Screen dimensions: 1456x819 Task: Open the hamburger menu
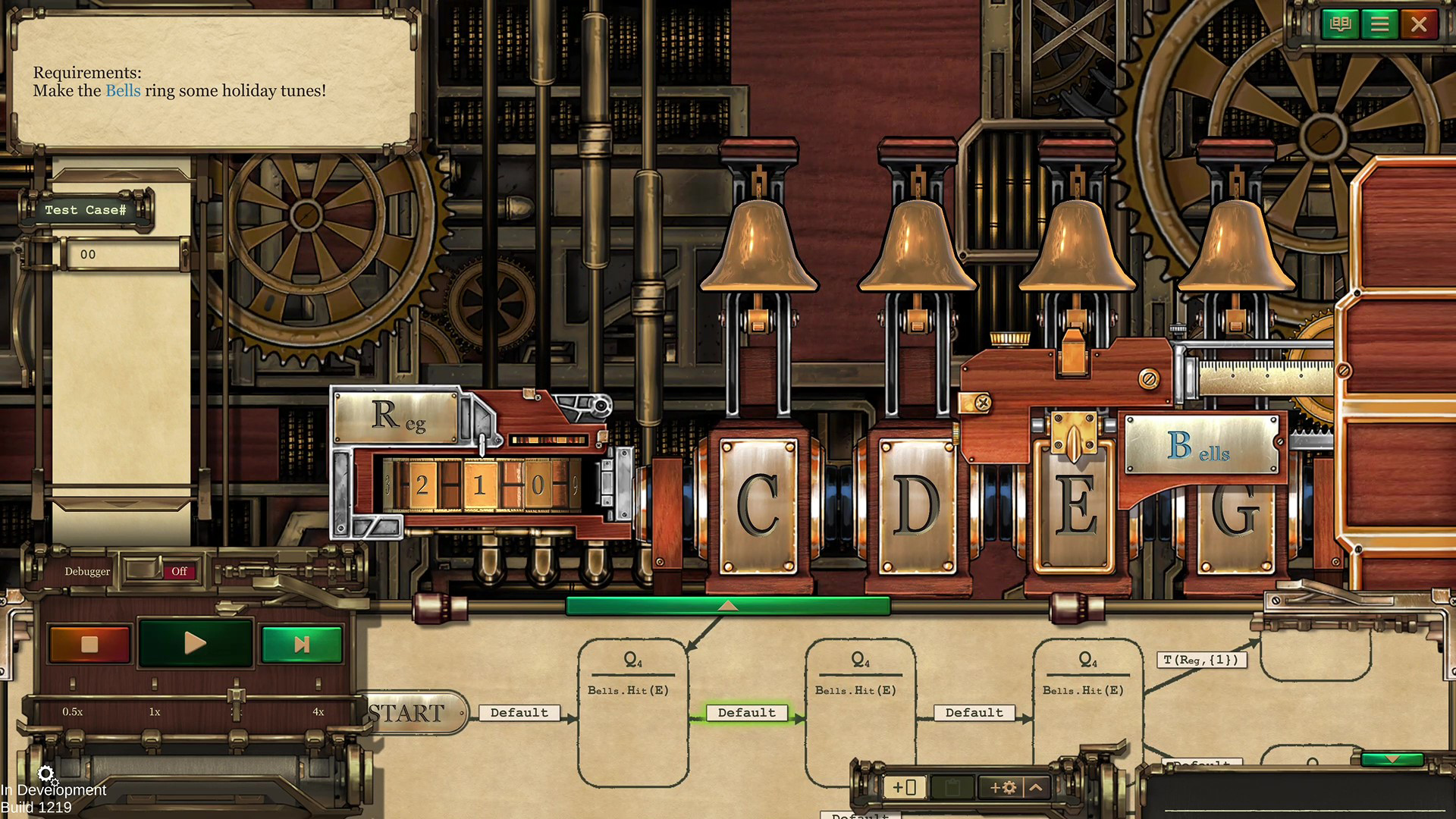click(x=1379, y=24)
